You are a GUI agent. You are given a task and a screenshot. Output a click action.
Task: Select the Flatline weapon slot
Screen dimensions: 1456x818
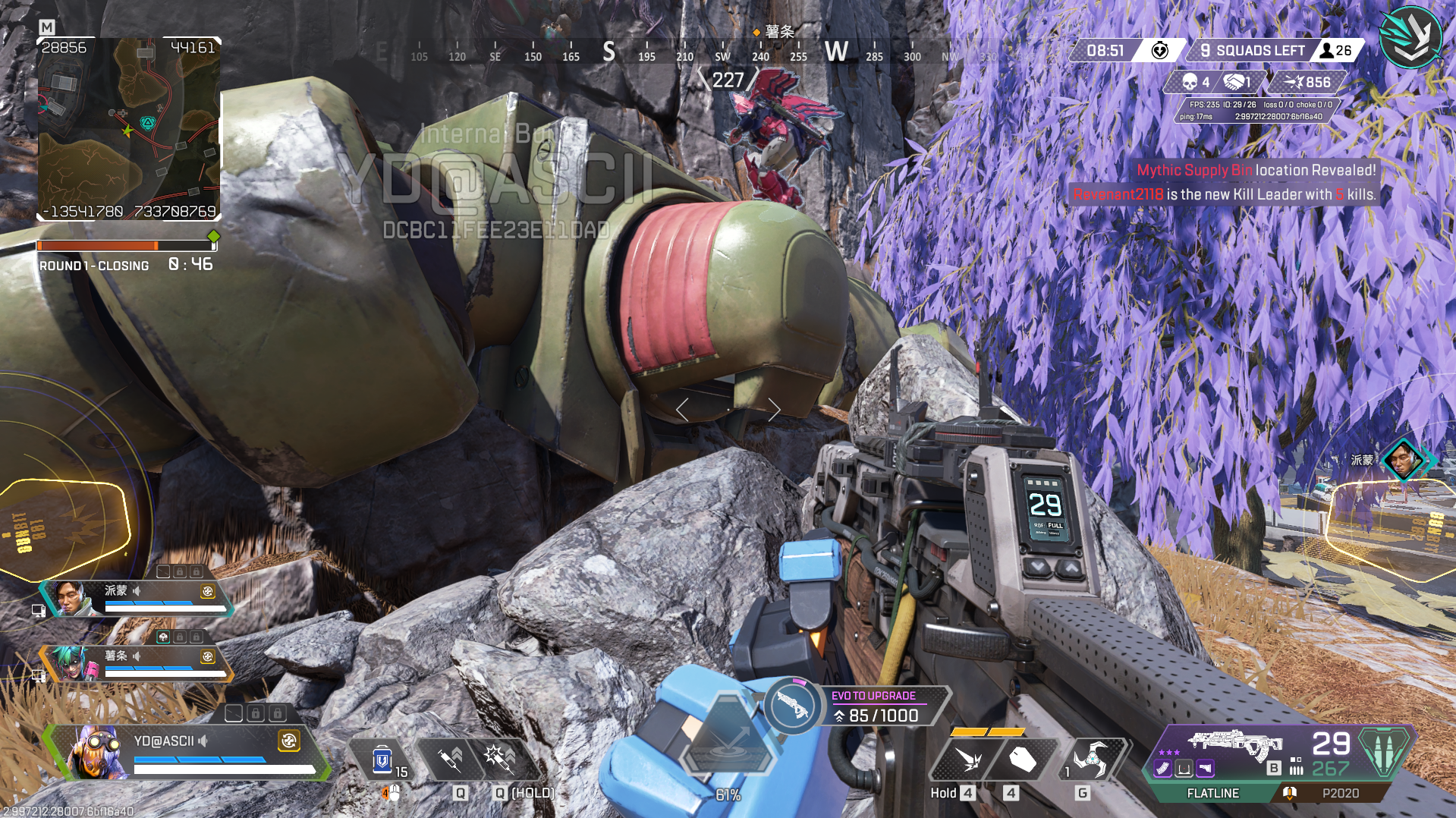point(1212,793)
